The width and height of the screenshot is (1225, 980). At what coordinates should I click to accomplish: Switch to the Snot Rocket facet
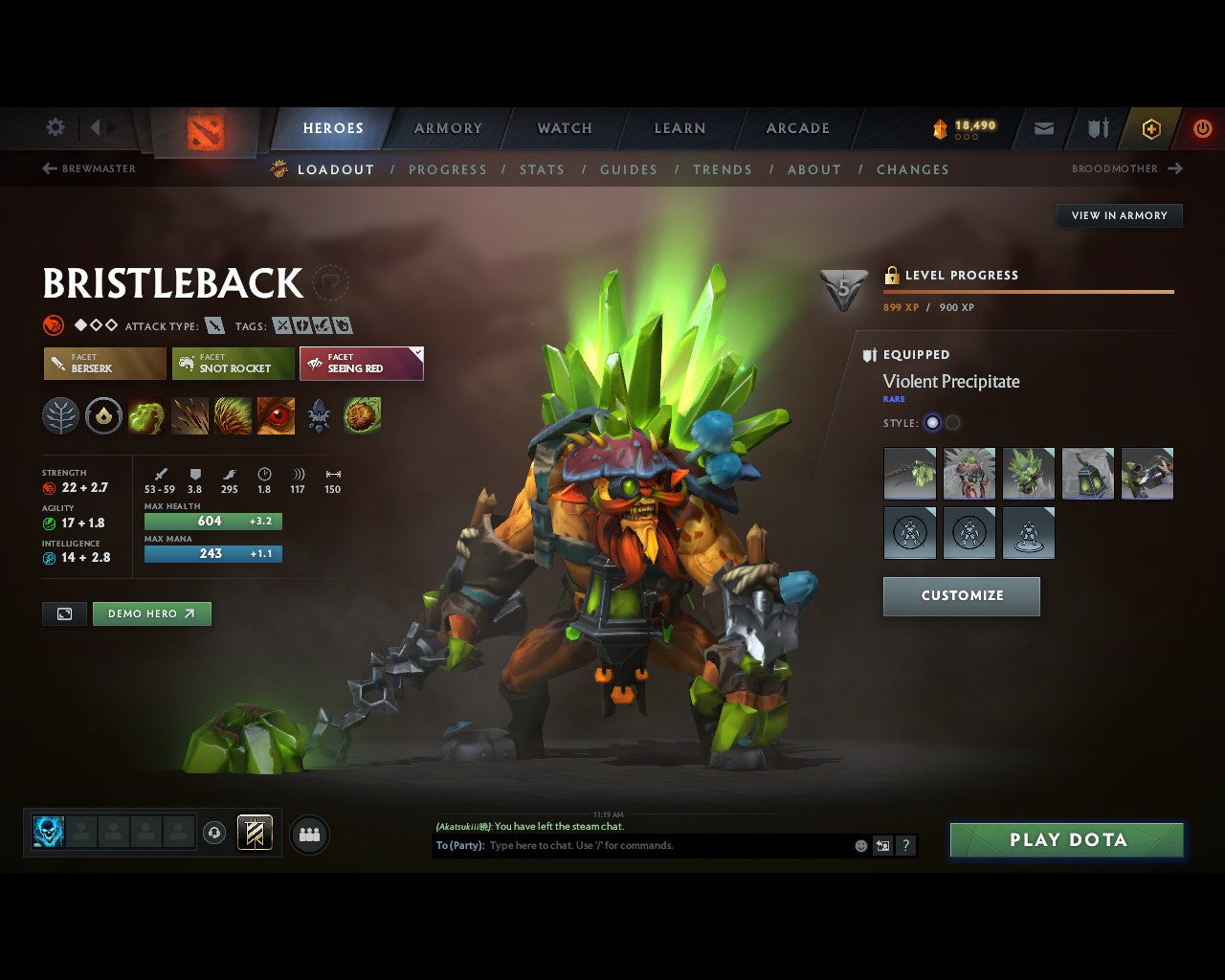pos(233,364)
